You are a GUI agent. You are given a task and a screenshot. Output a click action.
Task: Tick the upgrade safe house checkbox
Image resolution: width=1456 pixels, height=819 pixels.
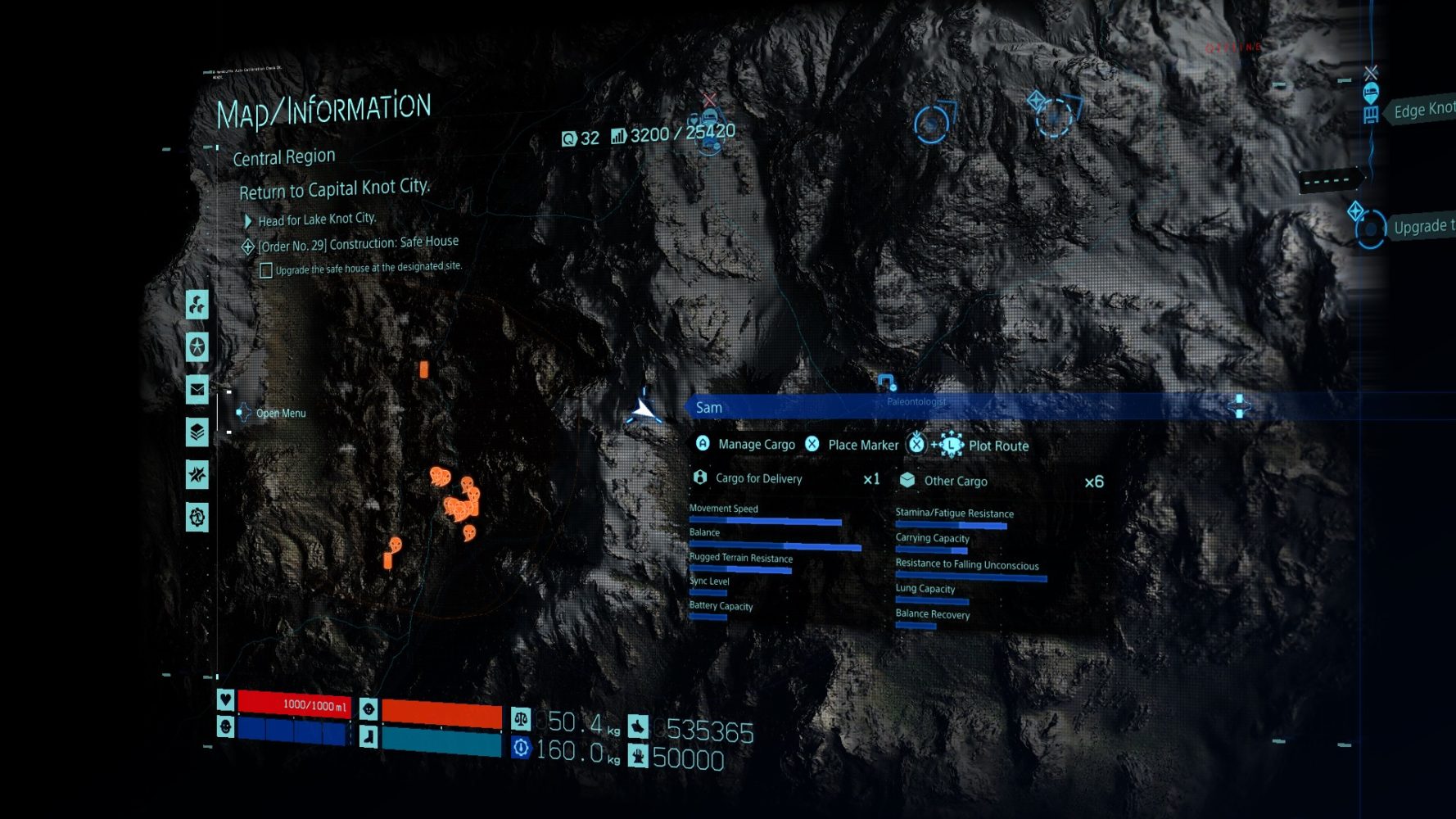[x=266, y=270]
